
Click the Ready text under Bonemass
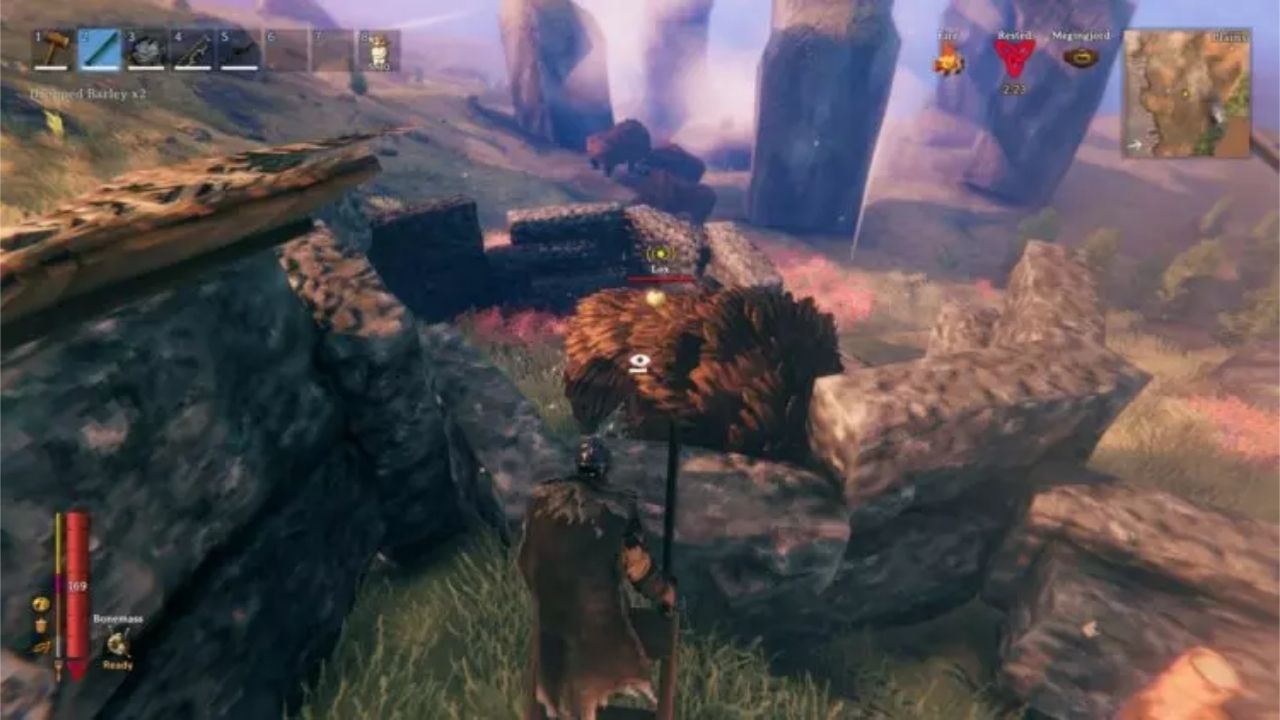coord(118,664)
